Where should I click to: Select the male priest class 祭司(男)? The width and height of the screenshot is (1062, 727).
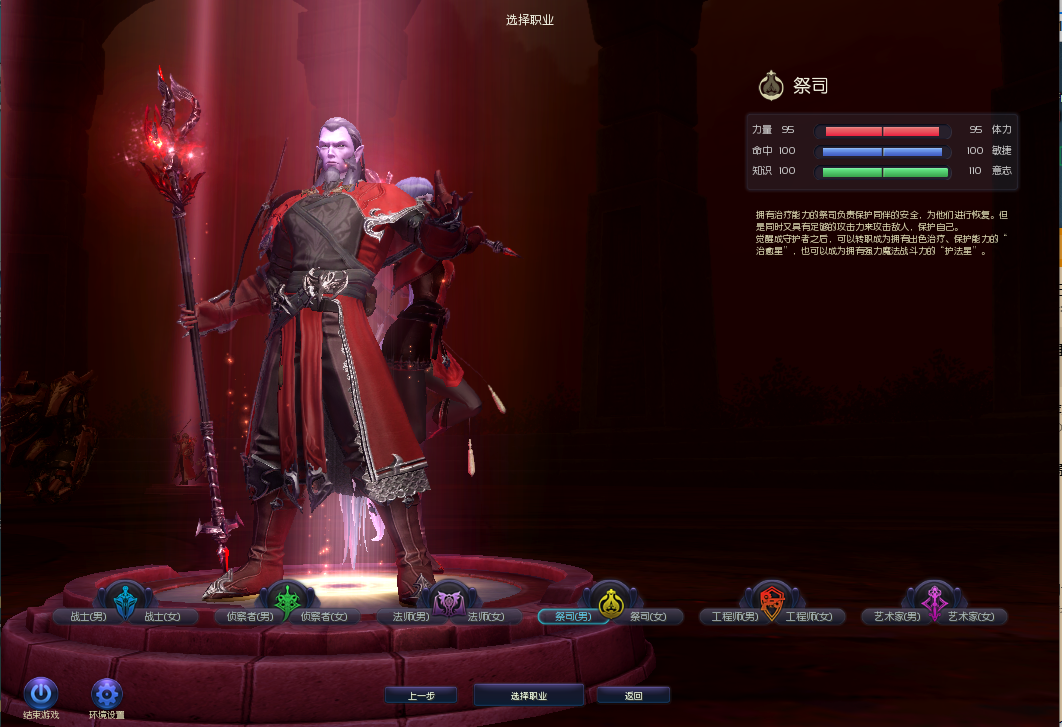pyautogui.click(x=568, y=617)
